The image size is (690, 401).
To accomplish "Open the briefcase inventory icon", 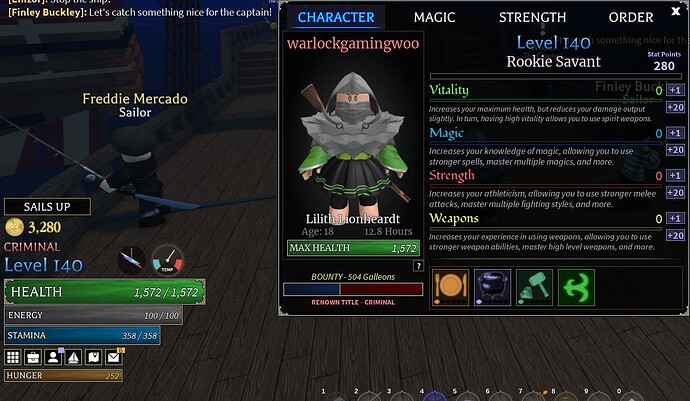I will pyautogui.click(x=33, y=357).
